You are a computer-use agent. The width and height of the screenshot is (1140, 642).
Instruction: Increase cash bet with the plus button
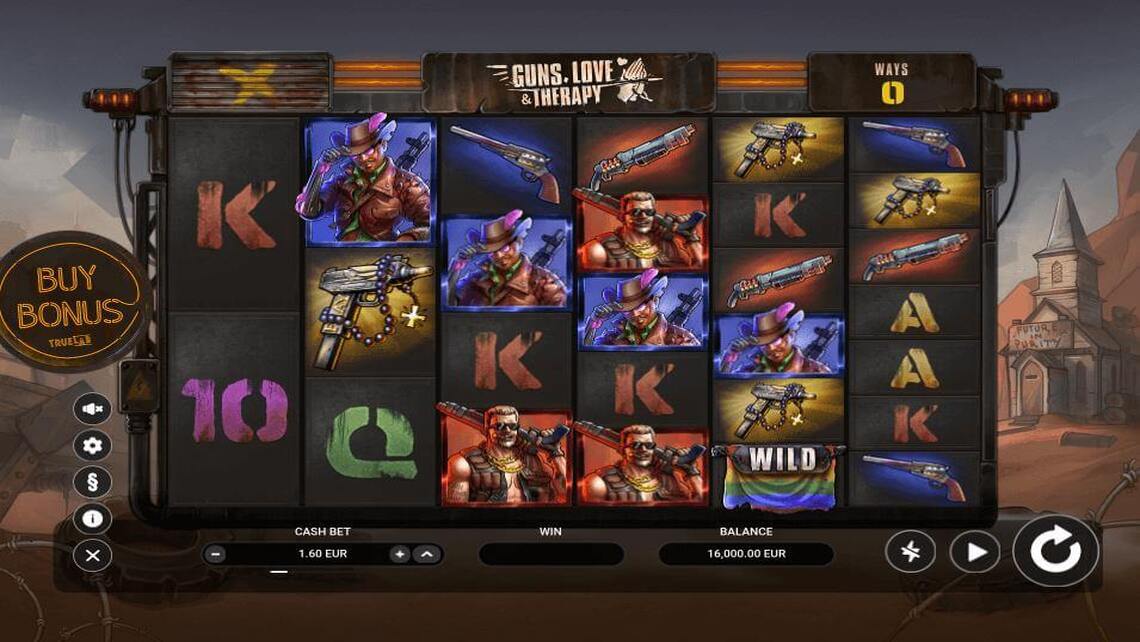point(400,554)
